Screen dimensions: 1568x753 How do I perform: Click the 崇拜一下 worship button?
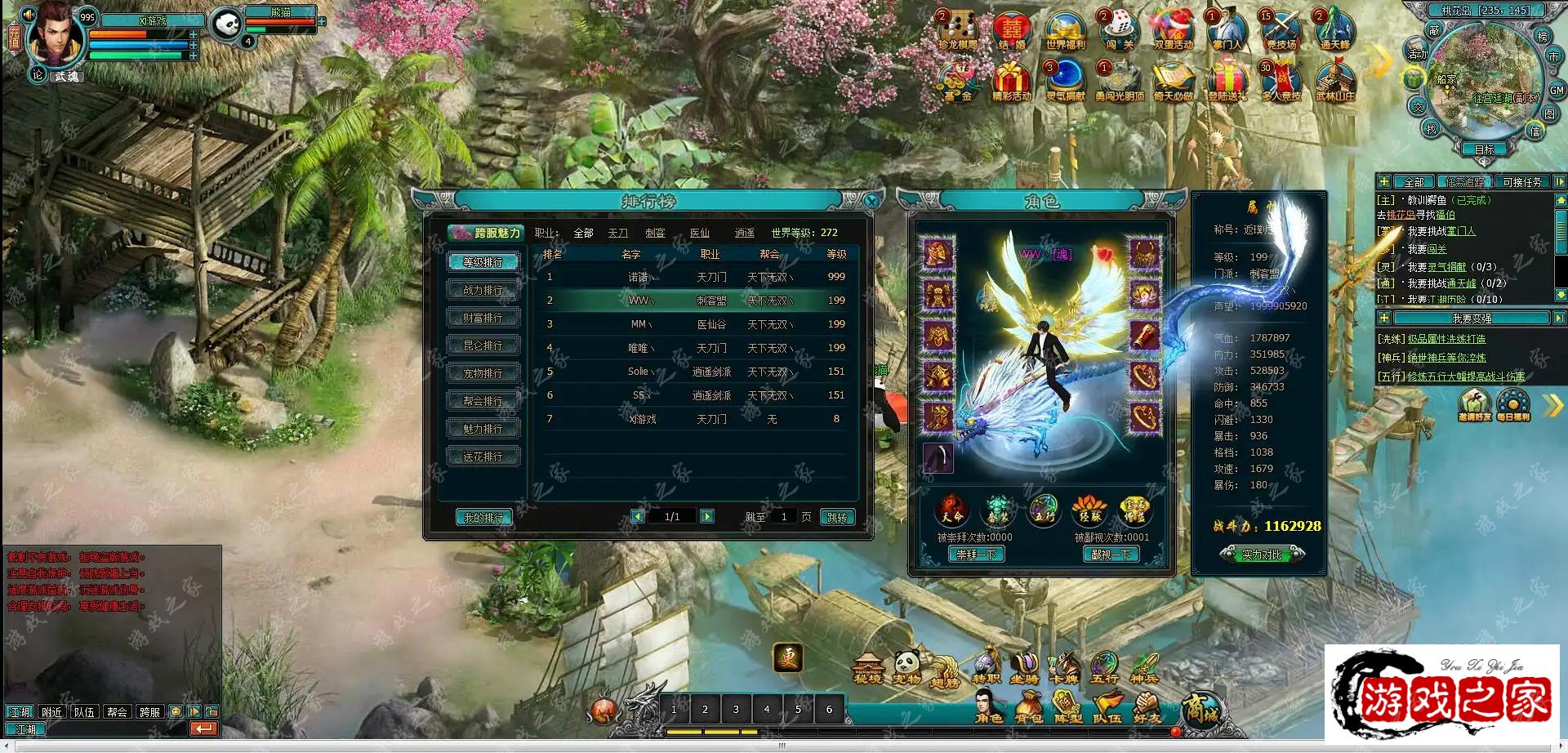[977, 555]
